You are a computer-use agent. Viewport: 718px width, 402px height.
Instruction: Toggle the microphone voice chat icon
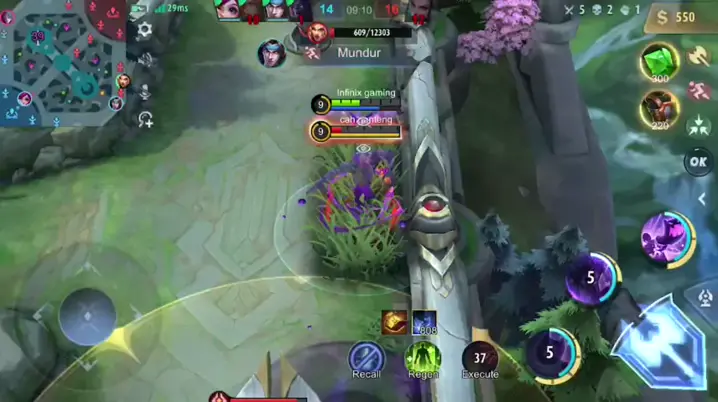tap(145, 92)
